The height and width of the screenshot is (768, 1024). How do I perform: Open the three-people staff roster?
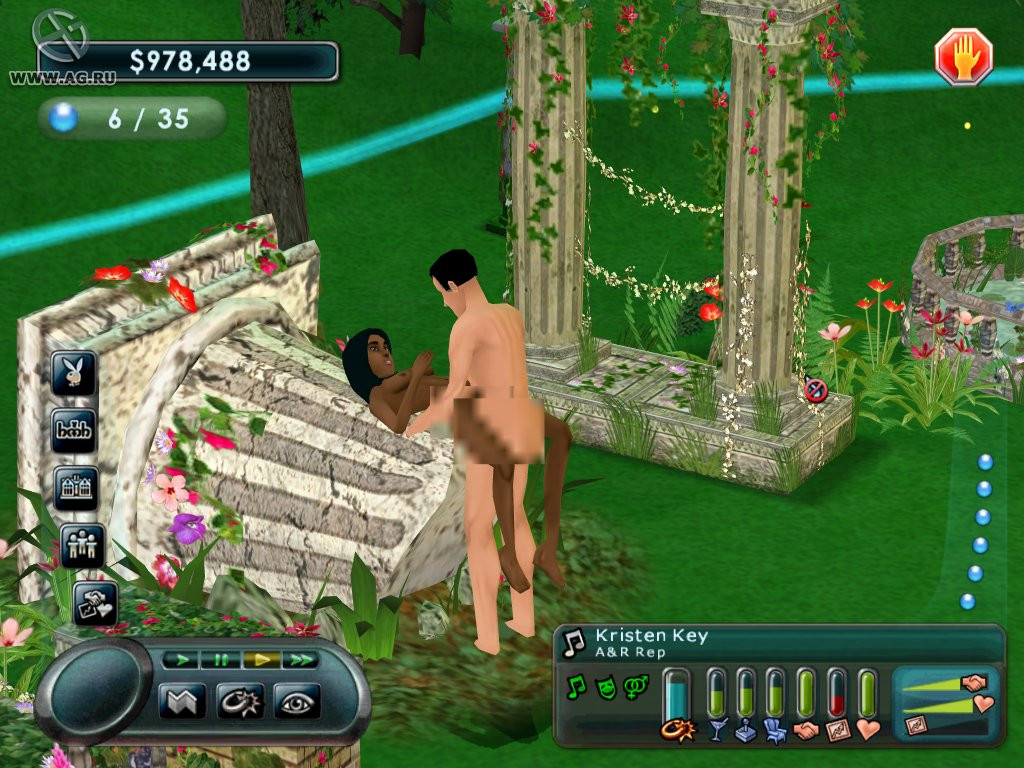pyautogui.click(x=82, y=545)
